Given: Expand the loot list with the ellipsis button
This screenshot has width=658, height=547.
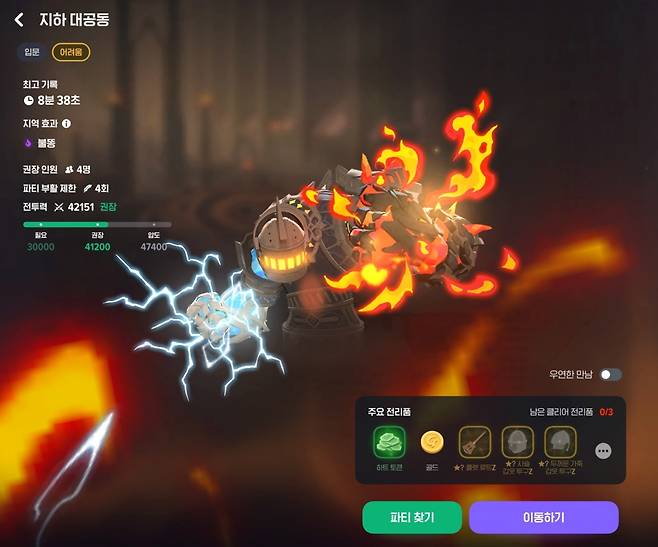Looking at the screenshot, I should click(x=603, y=451).
